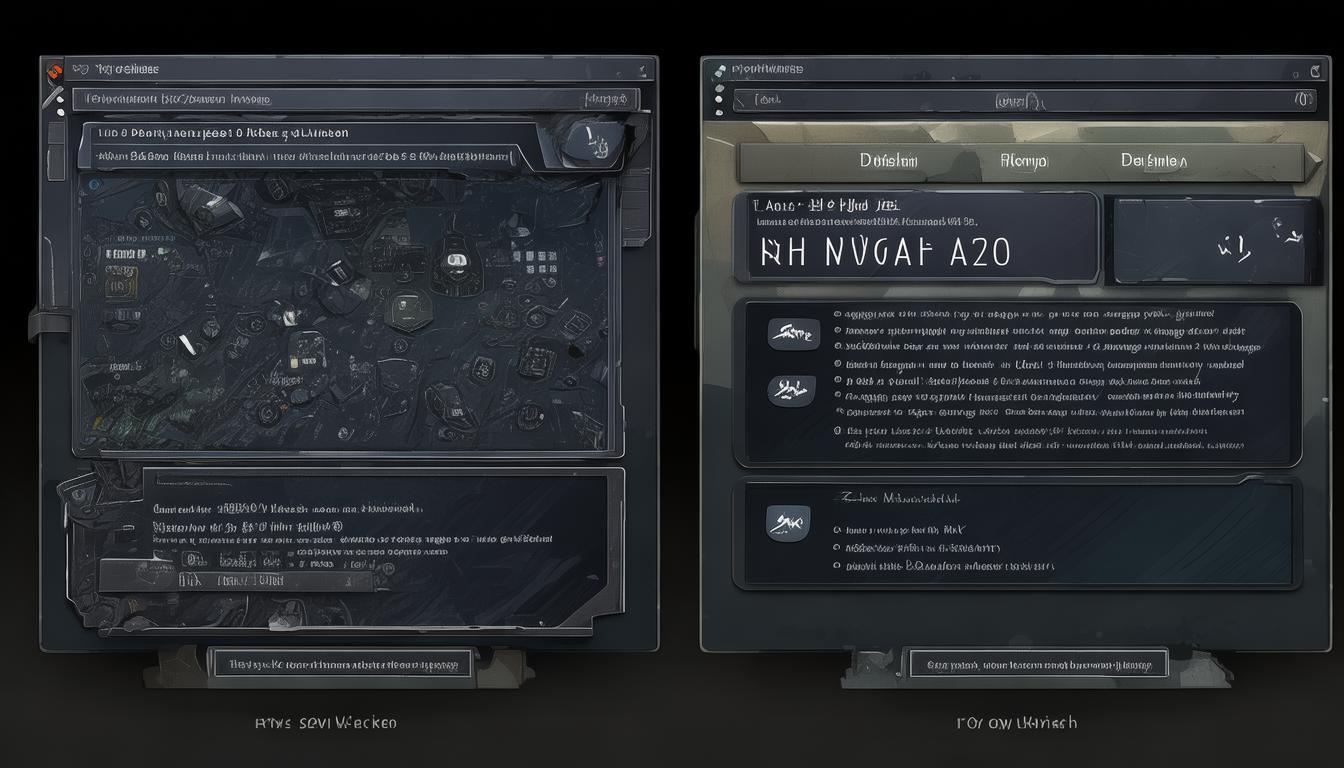Click the rounded icon in the lower list box
The height and width of the screenshot is (768, 1344).
coord(788,522)
